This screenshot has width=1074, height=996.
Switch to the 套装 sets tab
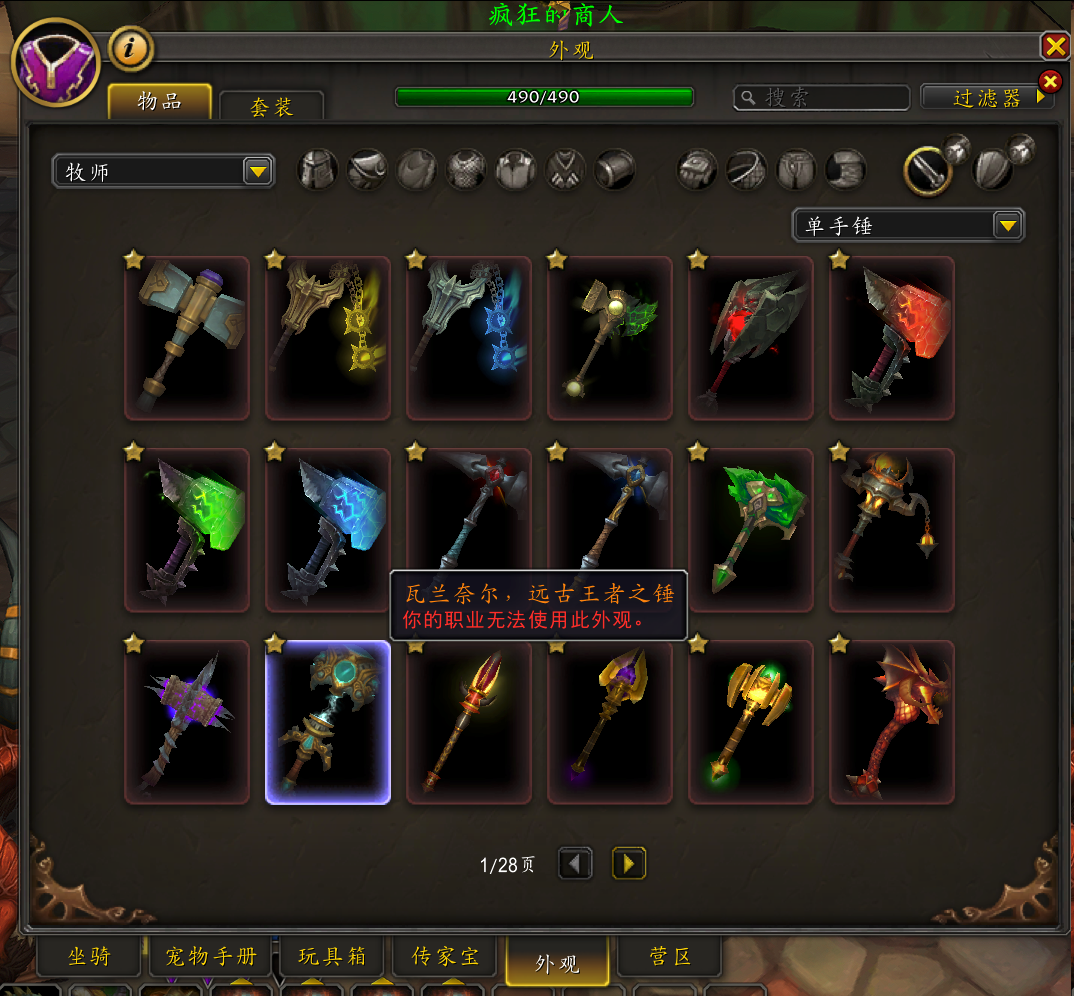tap(271, 107)
